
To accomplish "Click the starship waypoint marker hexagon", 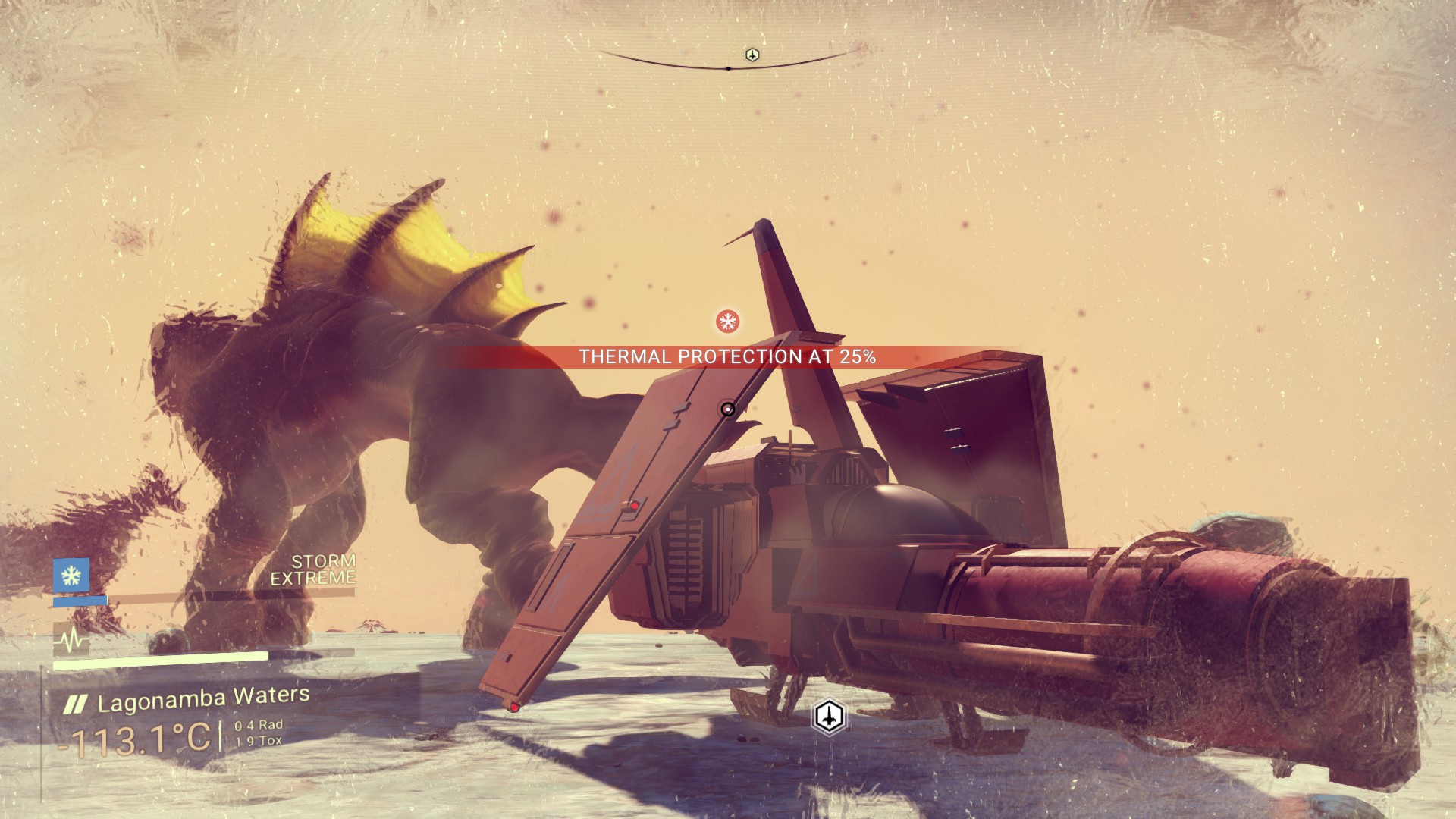I will pyautogui.click(x=829, y=715).
